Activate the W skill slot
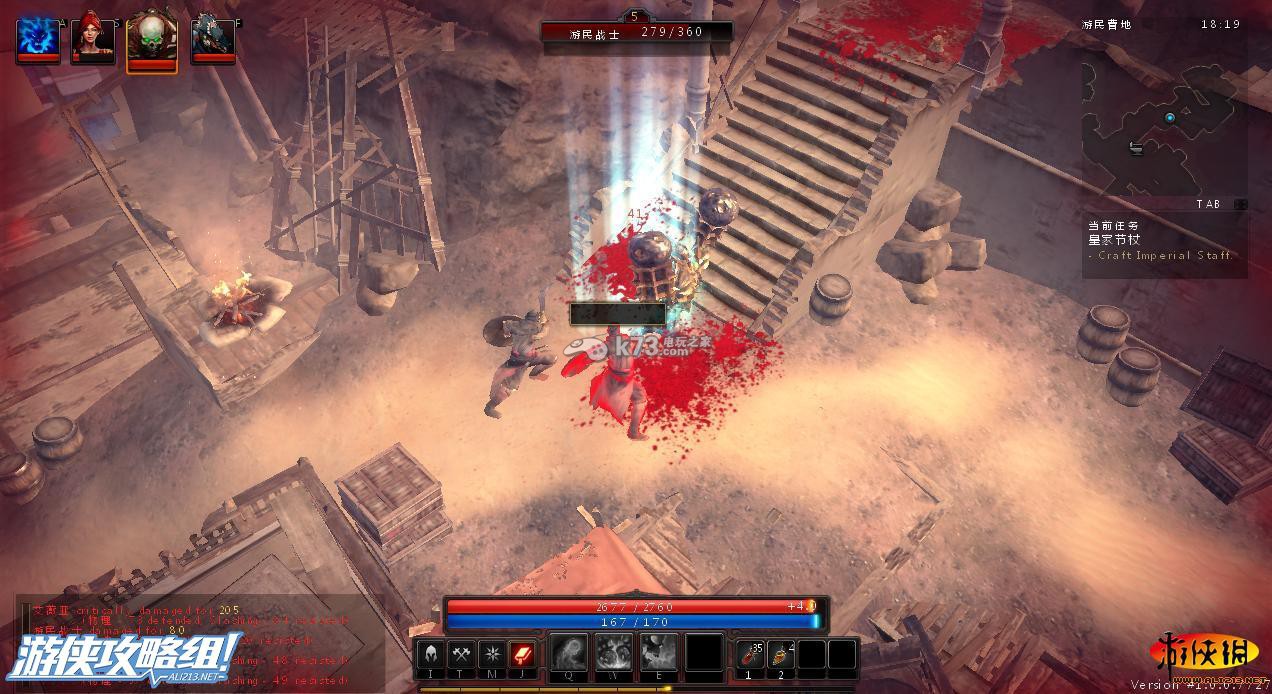This screenshot has height=694, width=1272. click(612, 652)
